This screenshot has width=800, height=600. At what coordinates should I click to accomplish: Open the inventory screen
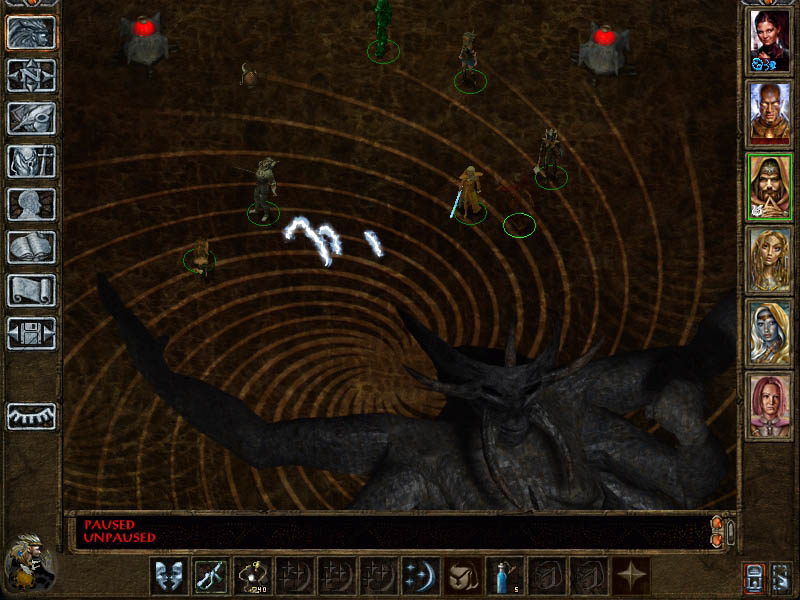click(x=32, y=161)
